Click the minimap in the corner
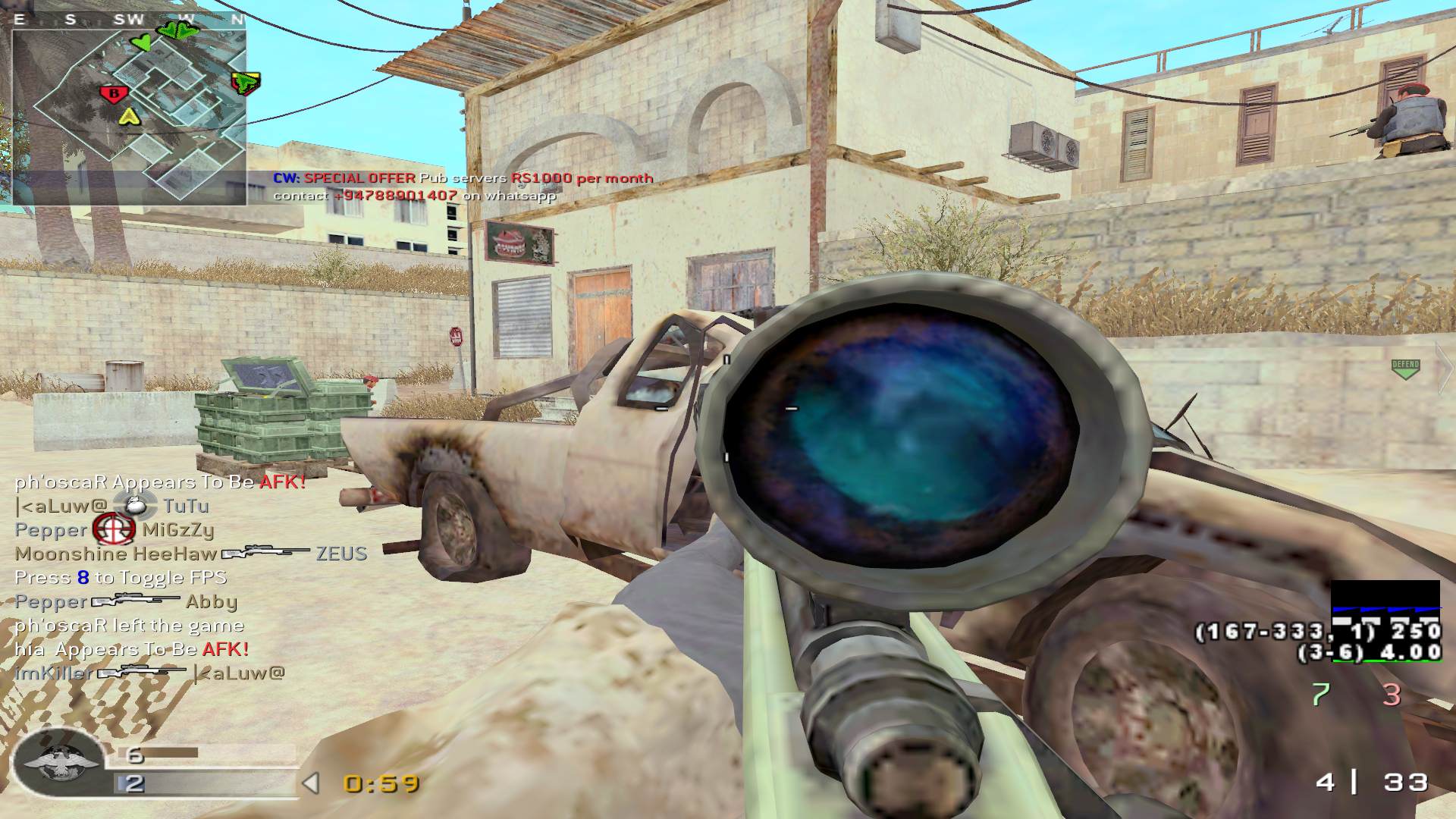The image size is (1456, 819). 129,115
